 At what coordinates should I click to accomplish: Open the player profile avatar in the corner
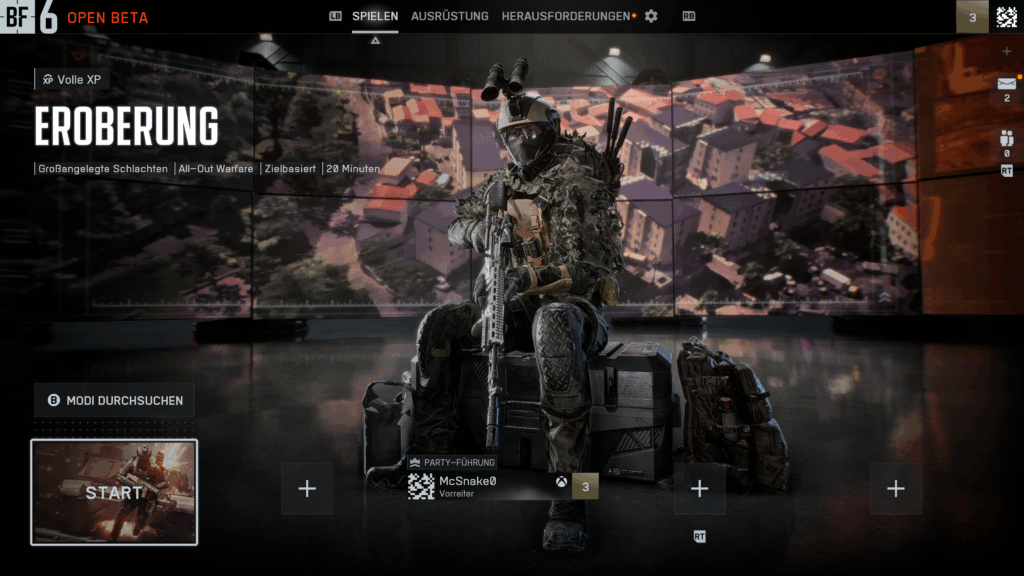coord(1006,17)
